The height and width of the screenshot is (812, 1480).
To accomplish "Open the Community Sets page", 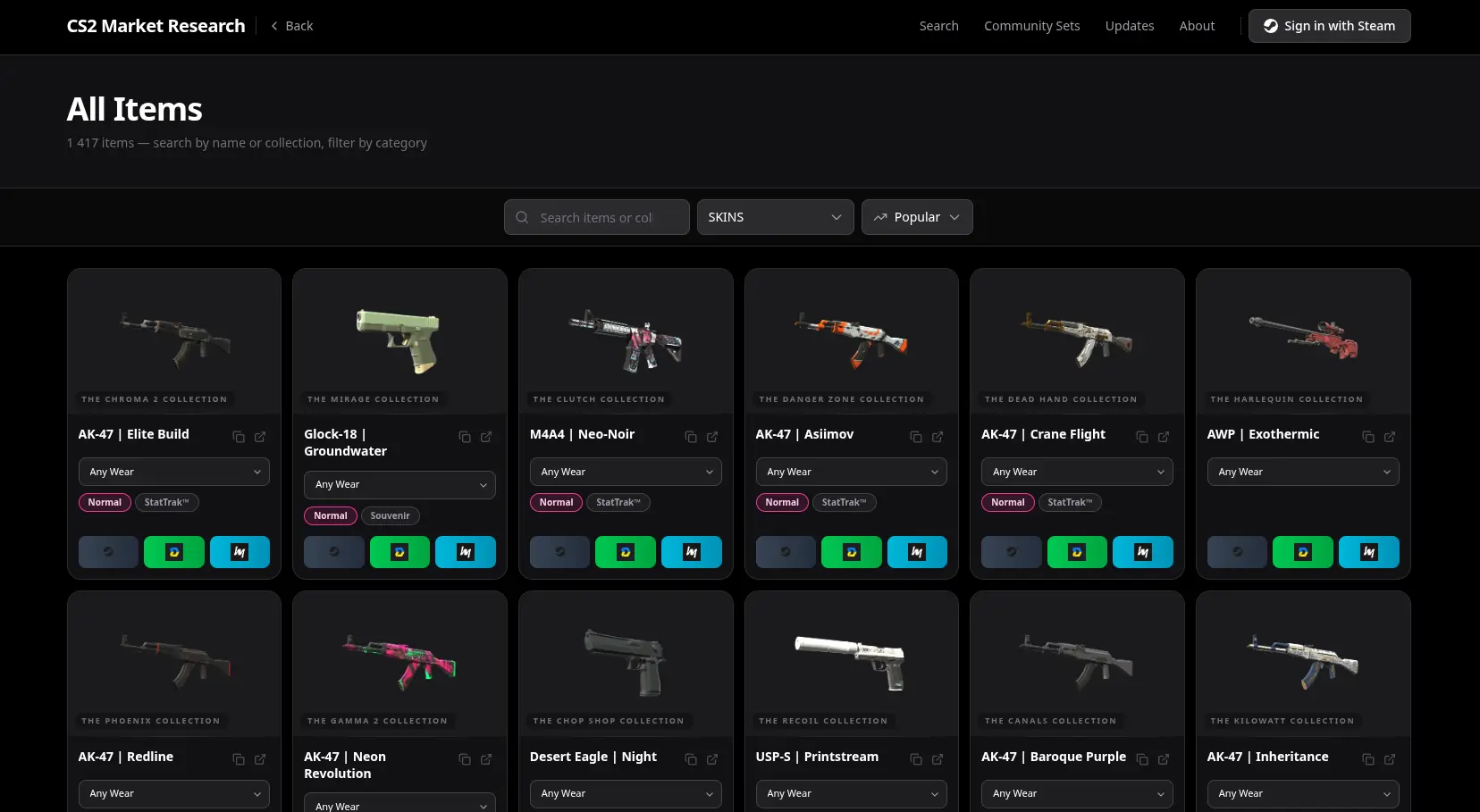I will click(1032, 26).
